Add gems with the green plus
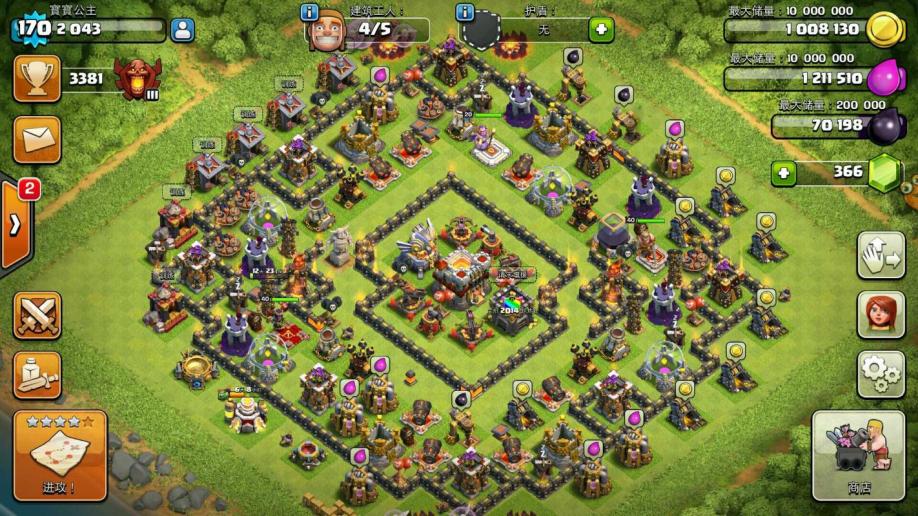 pos(784,172)
